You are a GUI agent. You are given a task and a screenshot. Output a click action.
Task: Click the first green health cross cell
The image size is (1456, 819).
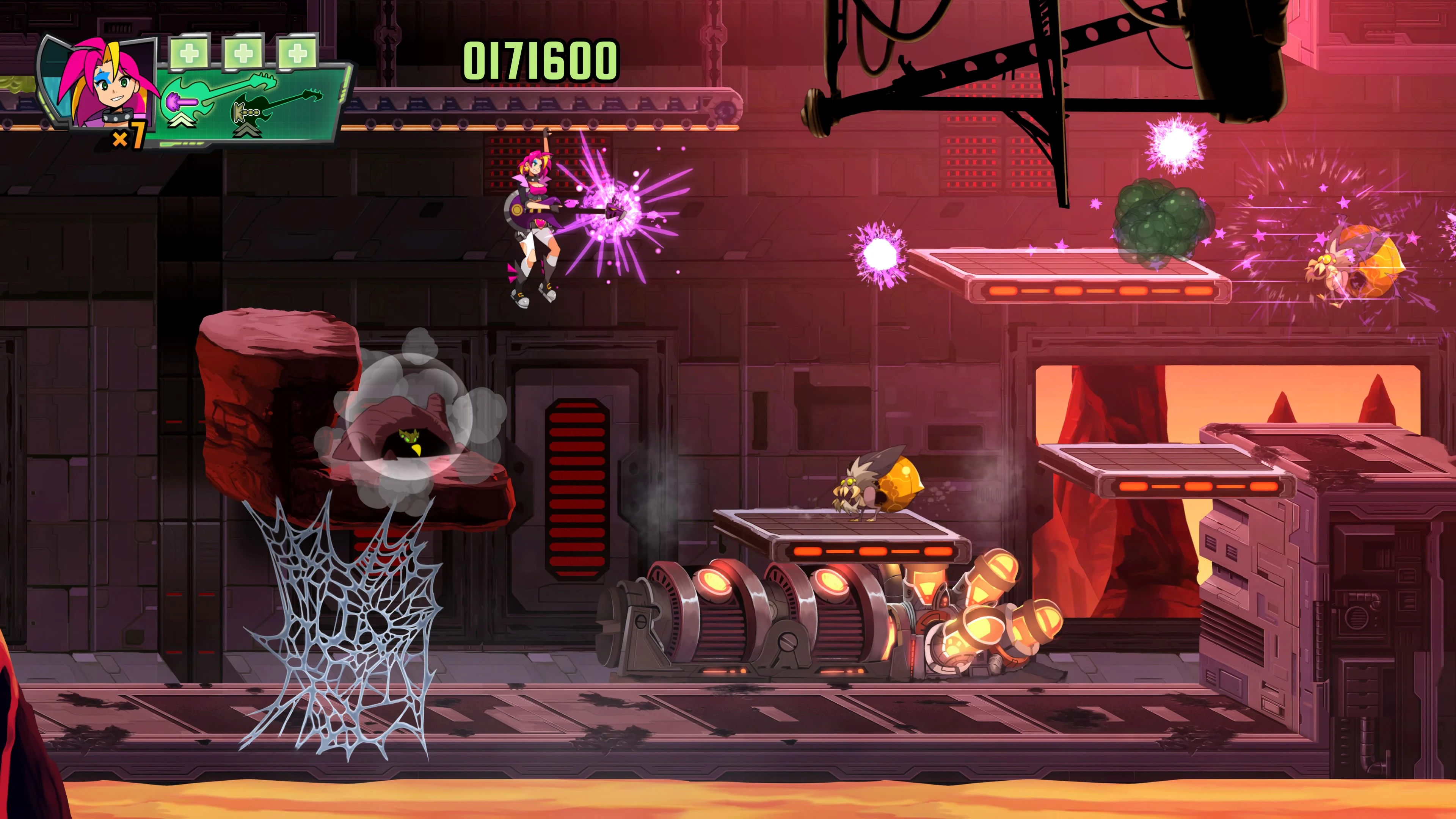tap(189, 53)
